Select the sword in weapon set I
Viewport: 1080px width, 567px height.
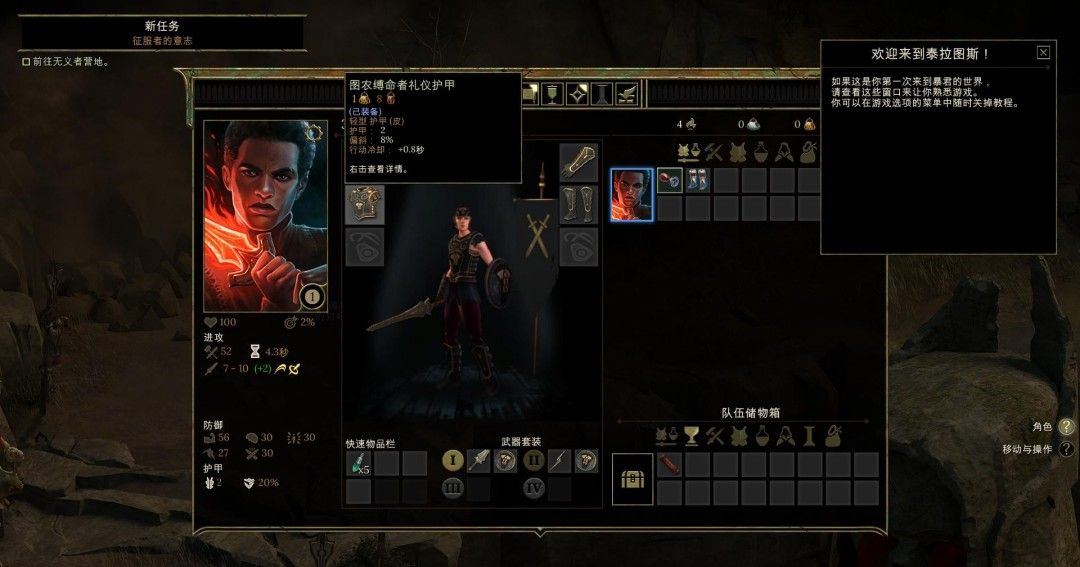point(480,461)
